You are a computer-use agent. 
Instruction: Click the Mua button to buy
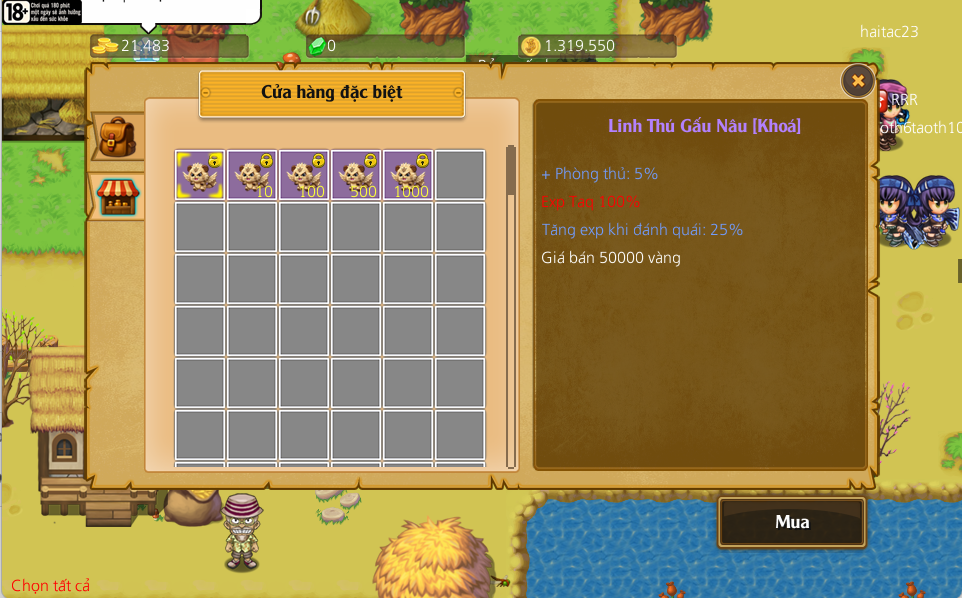(x=791, y=522)
